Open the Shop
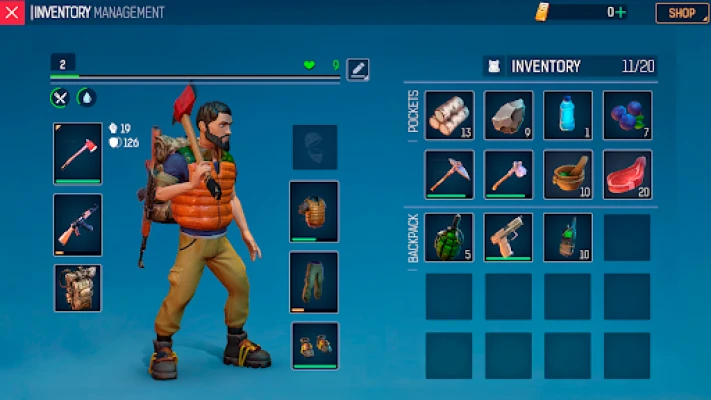711x400 pixels. [x=682, y=13]
